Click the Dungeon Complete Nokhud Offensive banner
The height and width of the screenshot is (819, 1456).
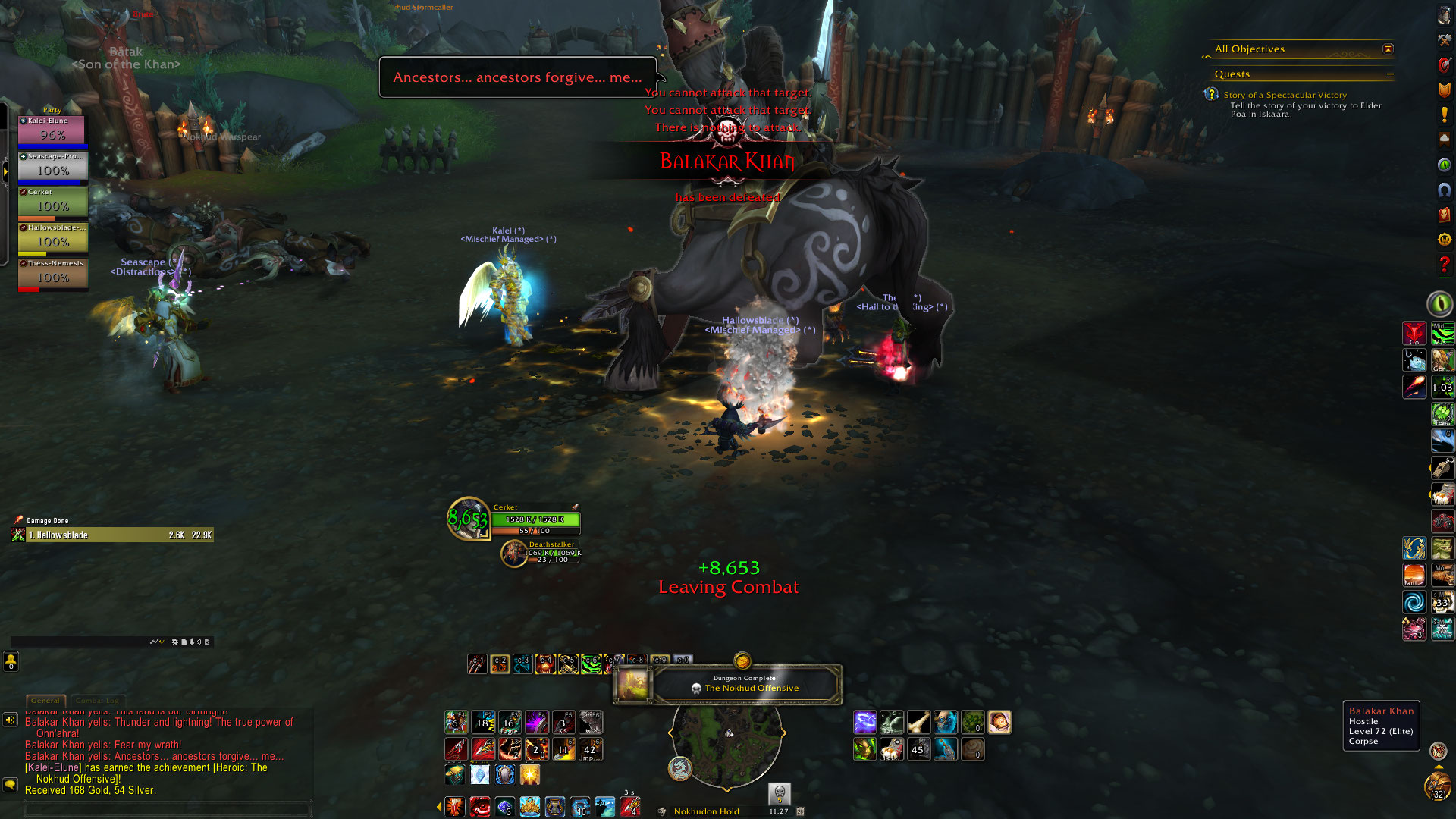click(x=745, y=684)
